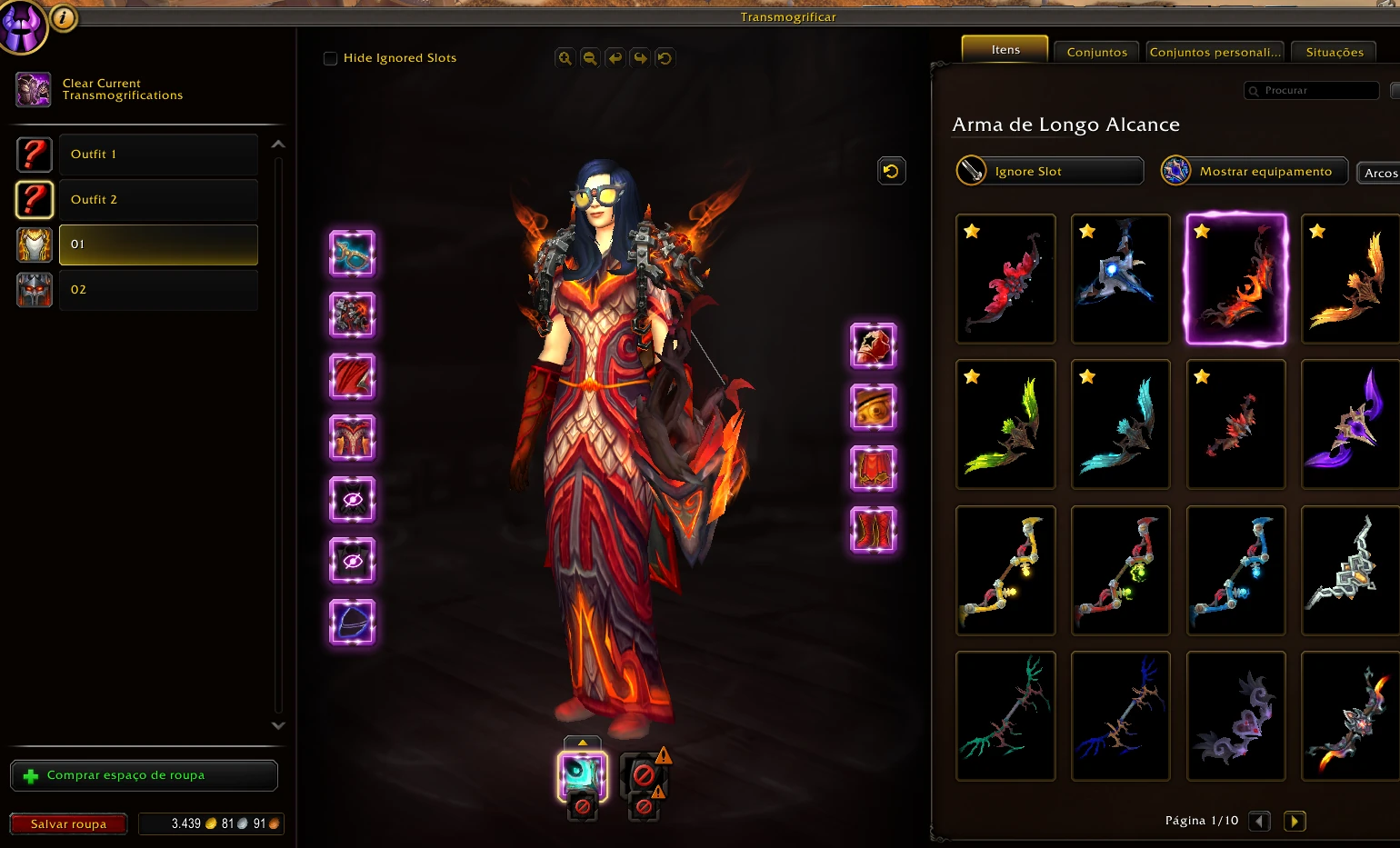The height and width of the screenshot is (848, 1400).
Task: Toggle Hide Ignored Slots checkbox
Action: pyautogui.click(x=330, y=58)
